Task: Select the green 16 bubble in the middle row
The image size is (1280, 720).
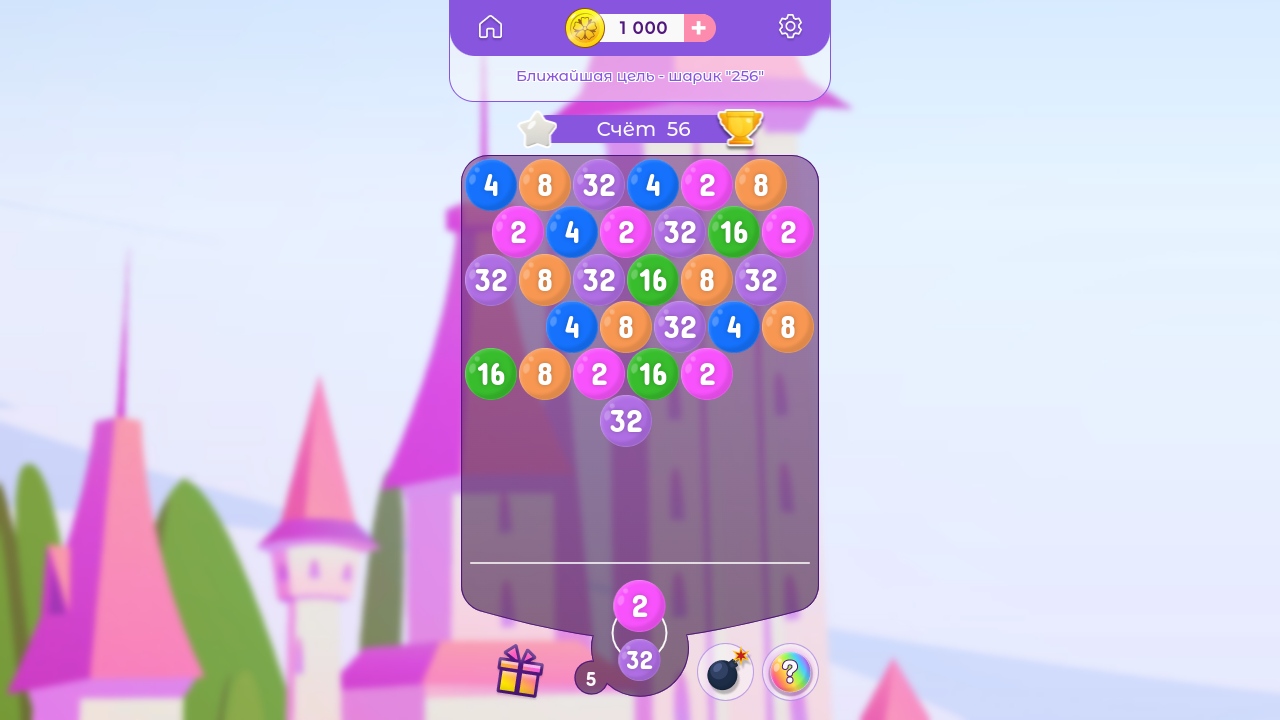Action: coord(653,280)
